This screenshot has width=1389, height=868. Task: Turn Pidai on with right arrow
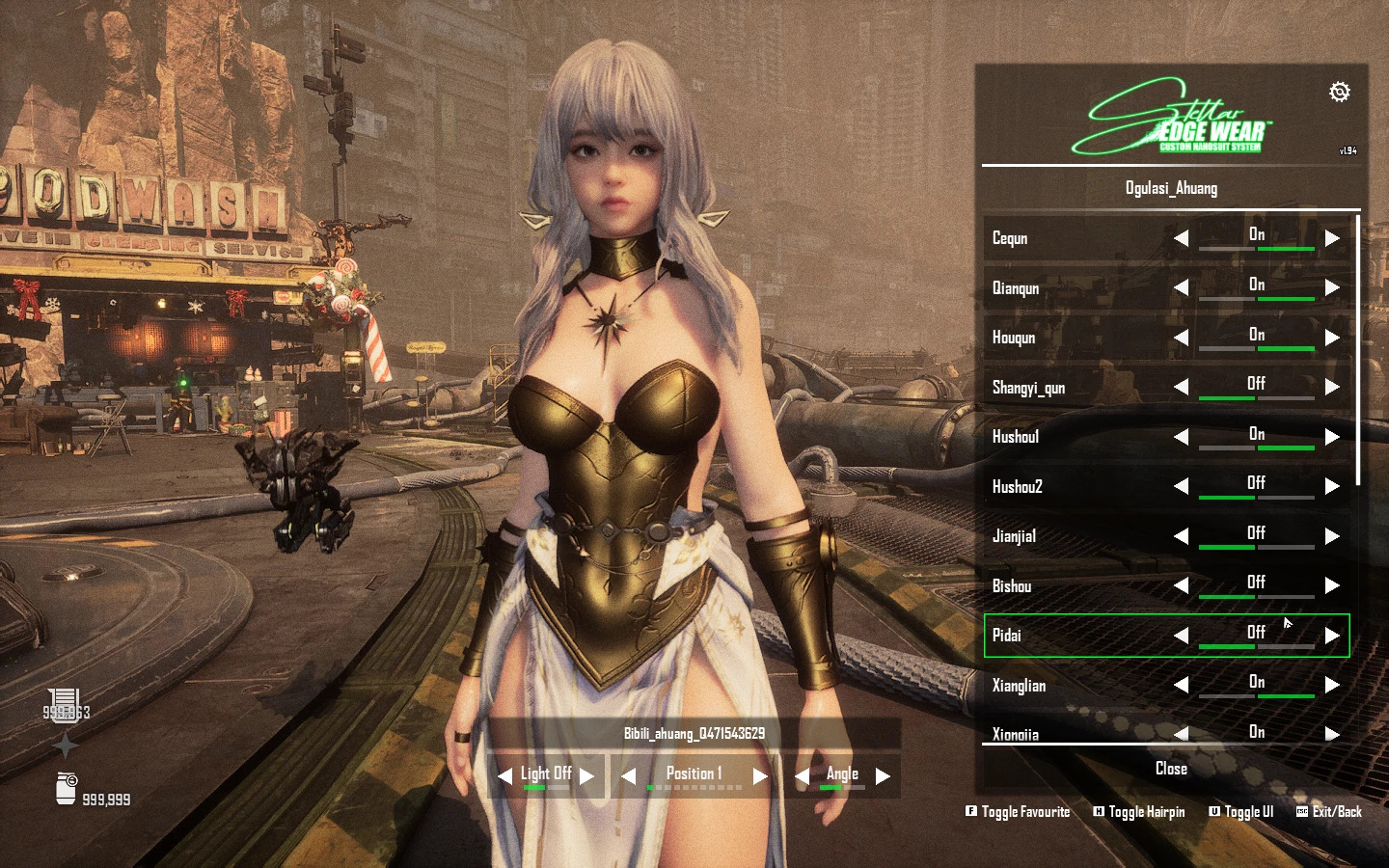click(1332, 636)
